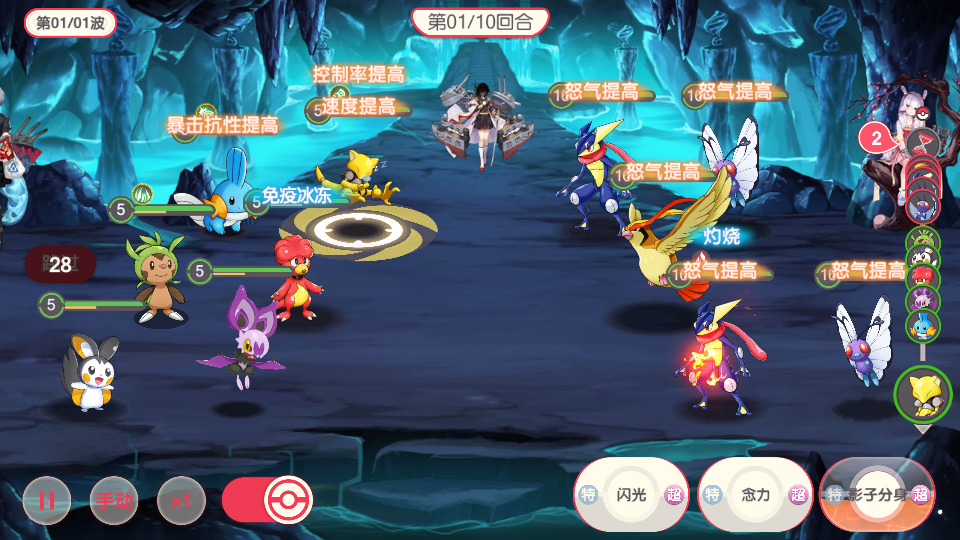Change the x1 battle speed
Viewport: 960px width, 540px height.
181,500
